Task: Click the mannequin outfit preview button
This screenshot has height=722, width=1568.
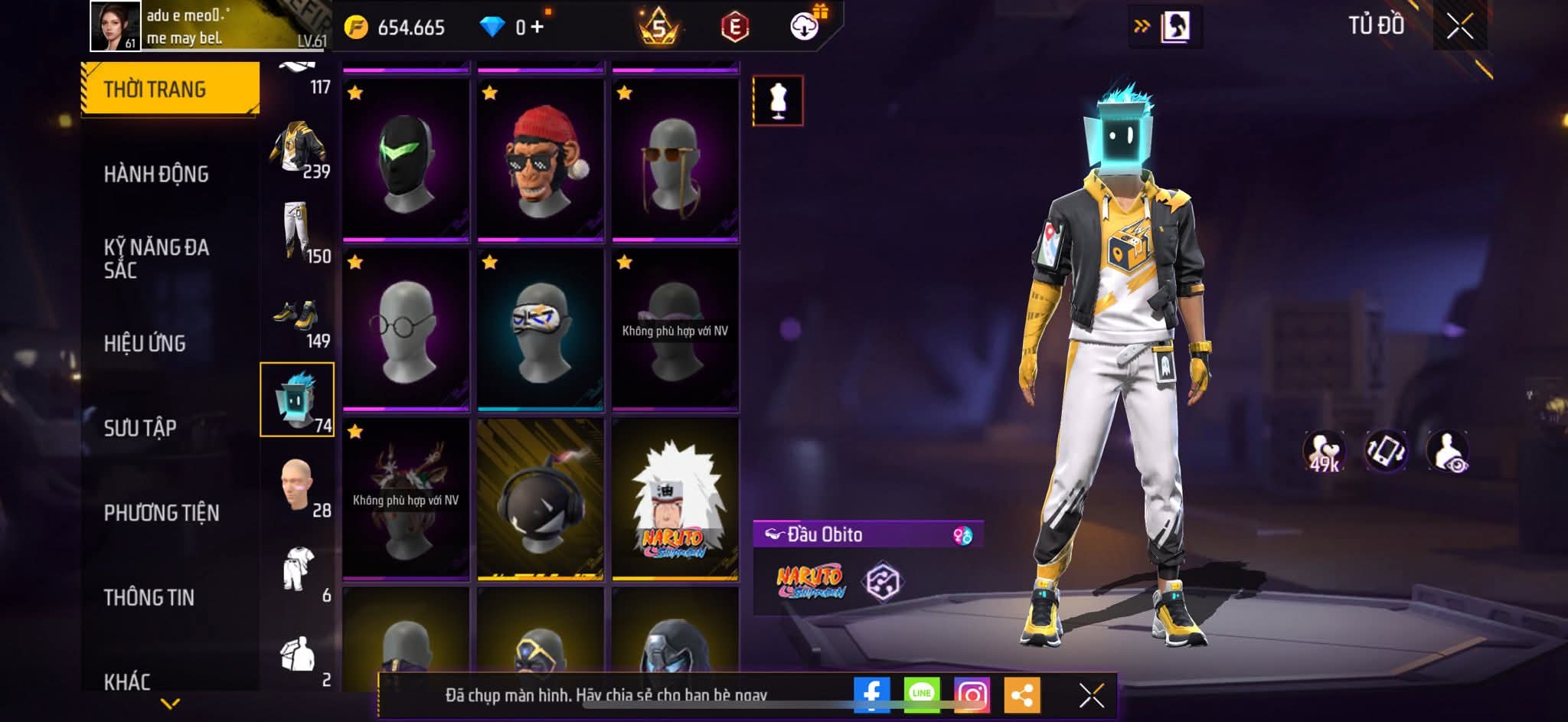Action: [778, 101]
